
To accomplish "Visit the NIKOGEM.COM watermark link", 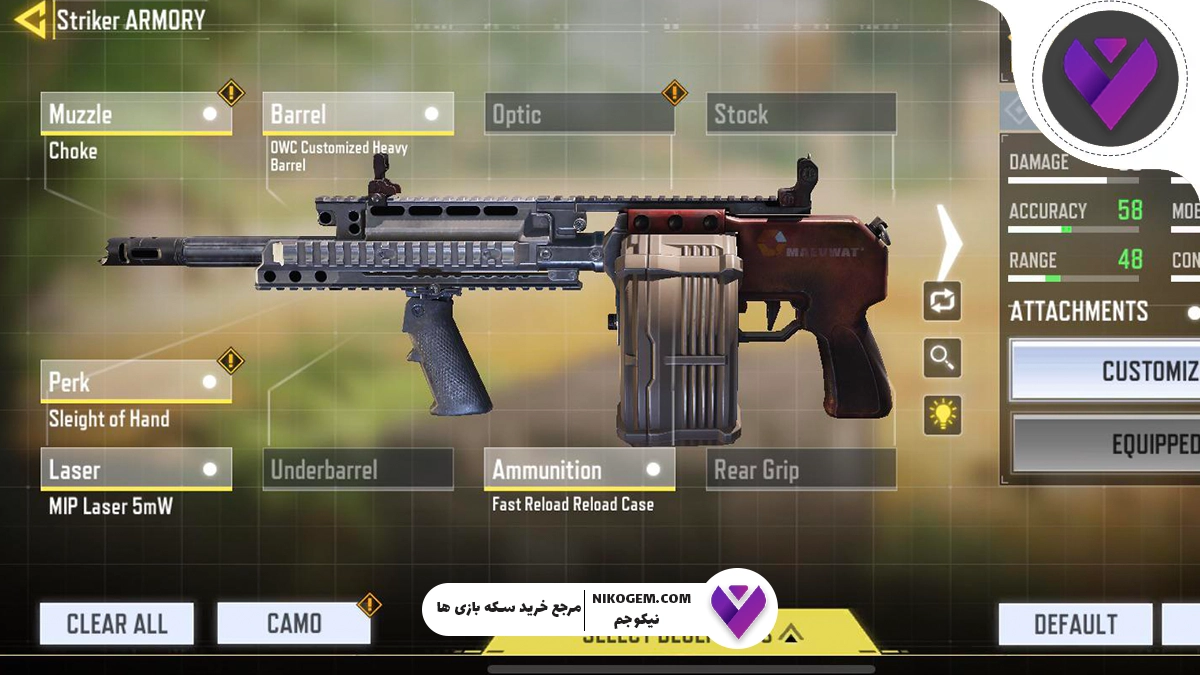I will [x=641, y=598].
